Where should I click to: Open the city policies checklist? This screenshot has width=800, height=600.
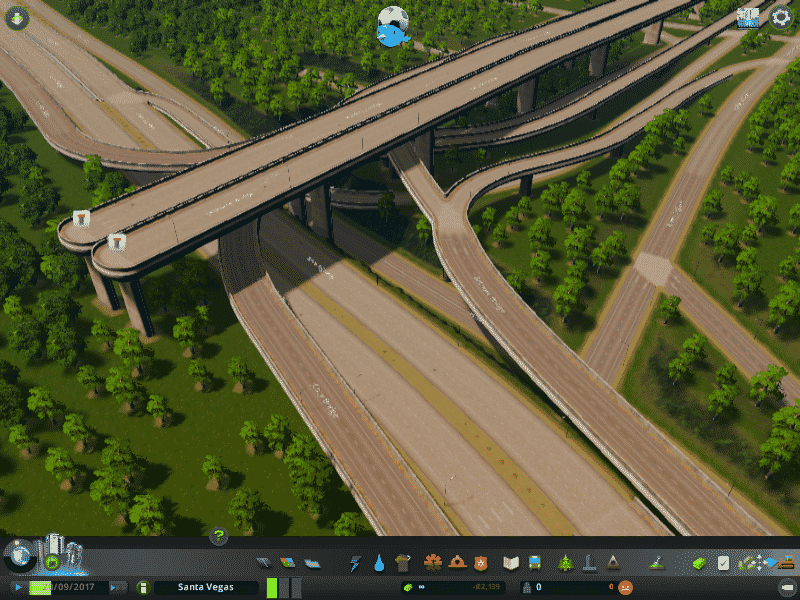click(x=723, y=563)
